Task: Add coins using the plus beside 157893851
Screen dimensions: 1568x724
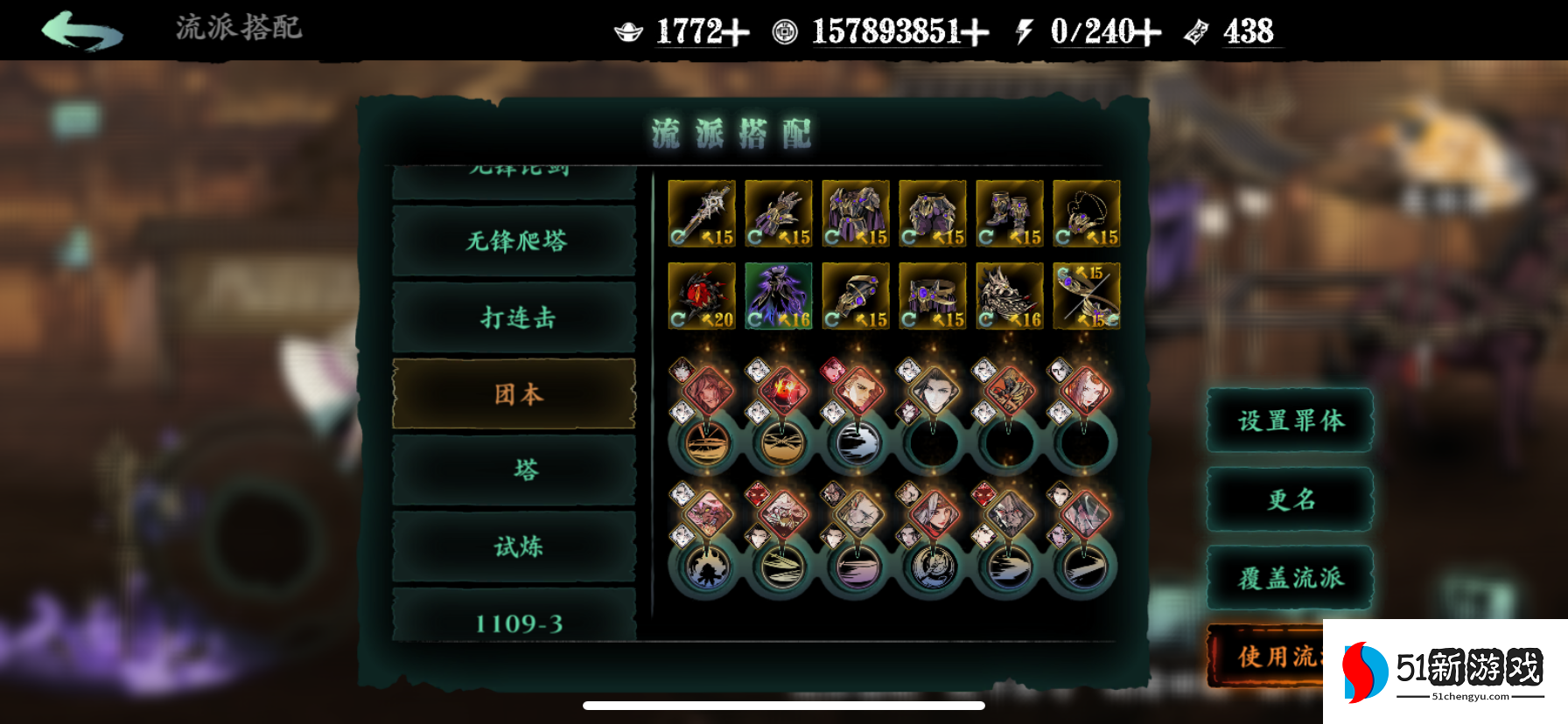Action: tap(974, 33)
